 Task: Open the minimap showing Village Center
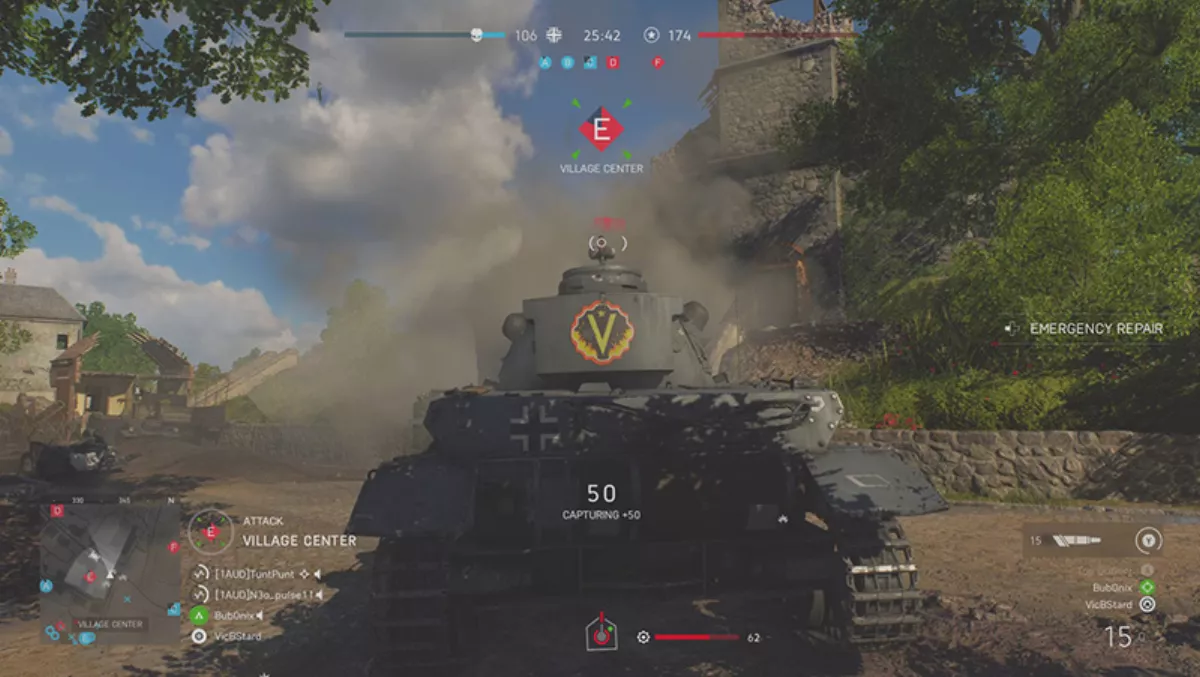(x=110, y=572)
